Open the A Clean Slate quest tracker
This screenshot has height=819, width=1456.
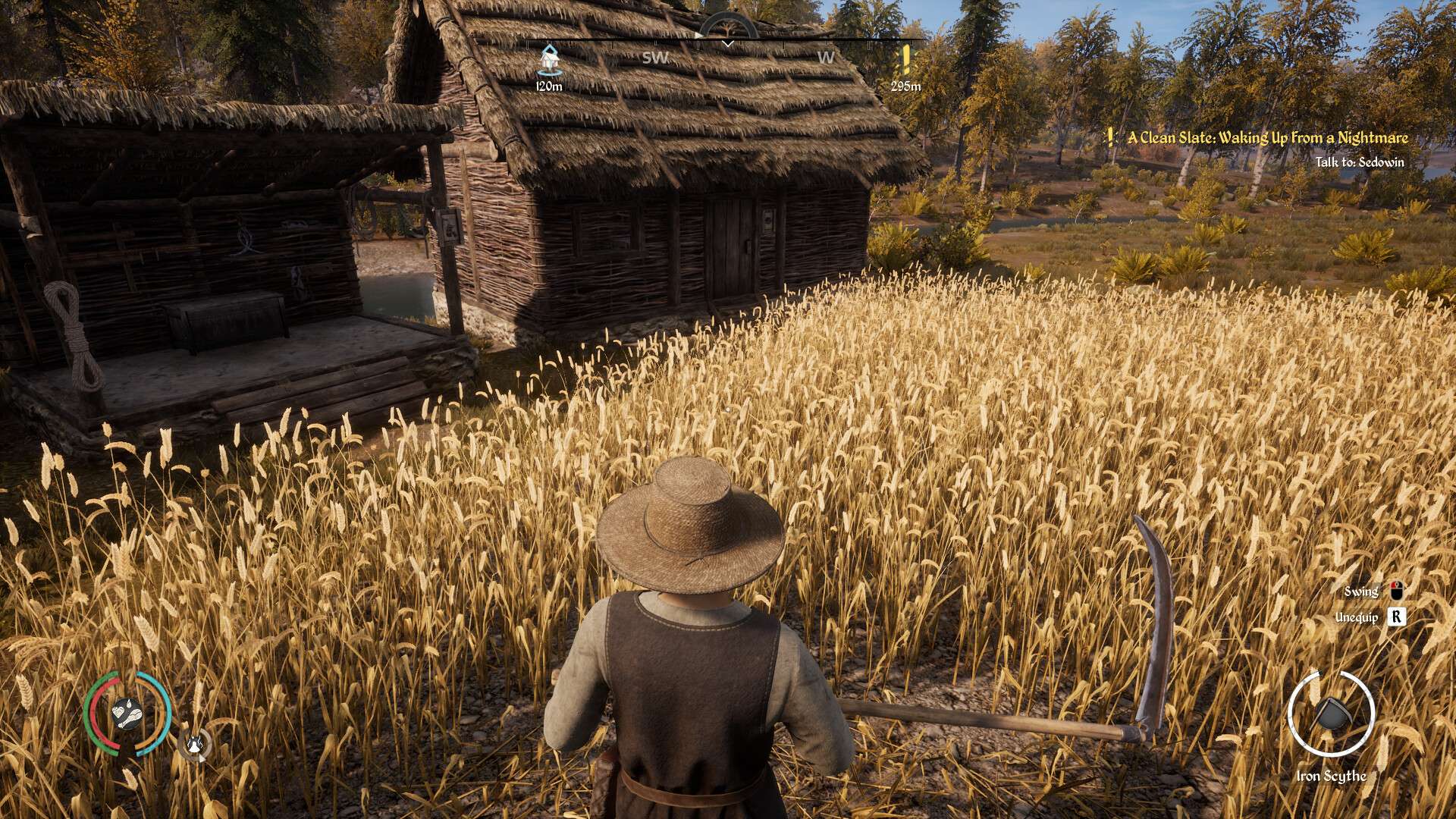pyautogui.click(x=1266, y=138)
